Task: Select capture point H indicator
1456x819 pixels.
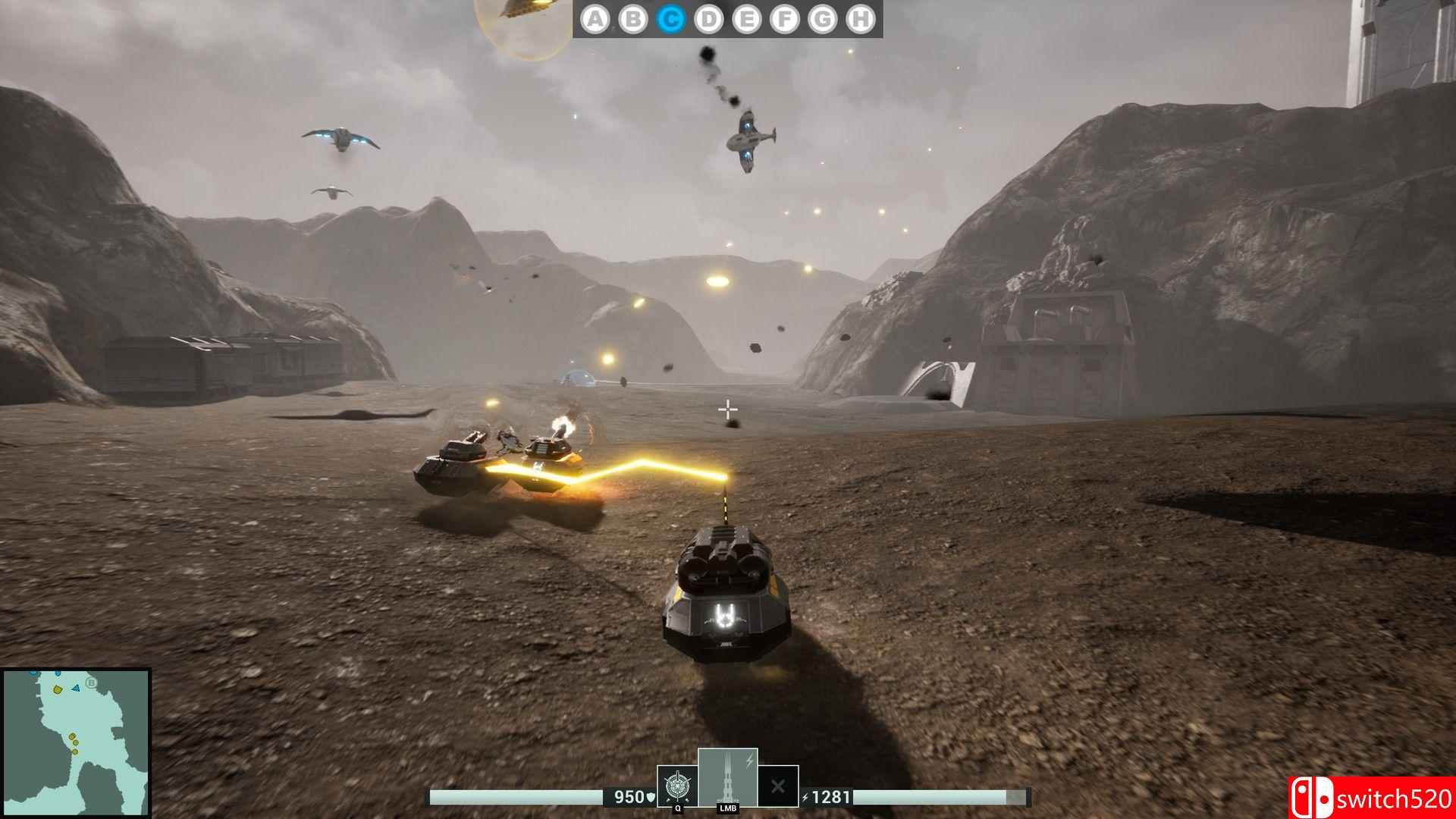Action: [861, 19]
